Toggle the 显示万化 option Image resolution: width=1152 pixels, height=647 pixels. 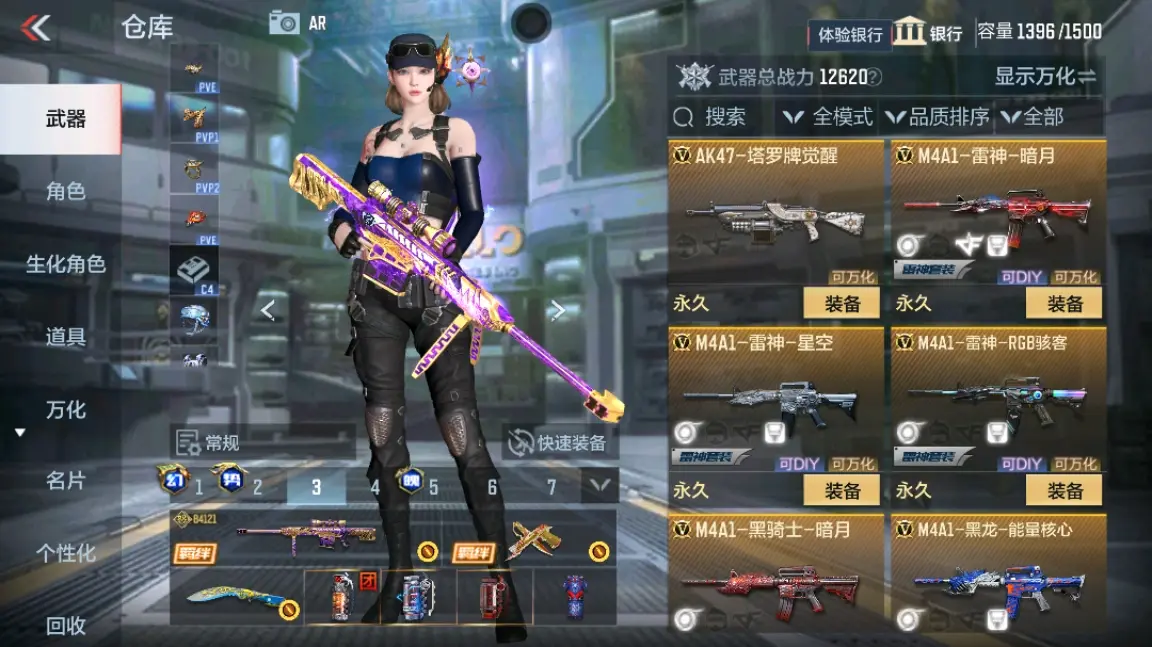point(1045,76)
